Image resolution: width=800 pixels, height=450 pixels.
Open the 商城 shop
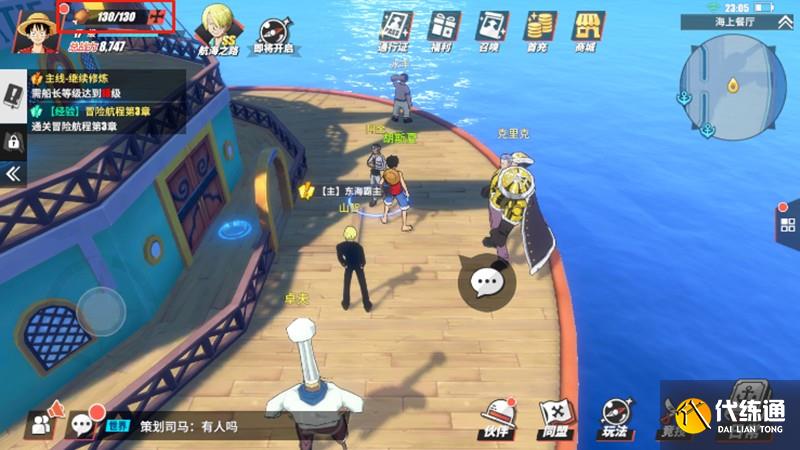tap(586, 28)
